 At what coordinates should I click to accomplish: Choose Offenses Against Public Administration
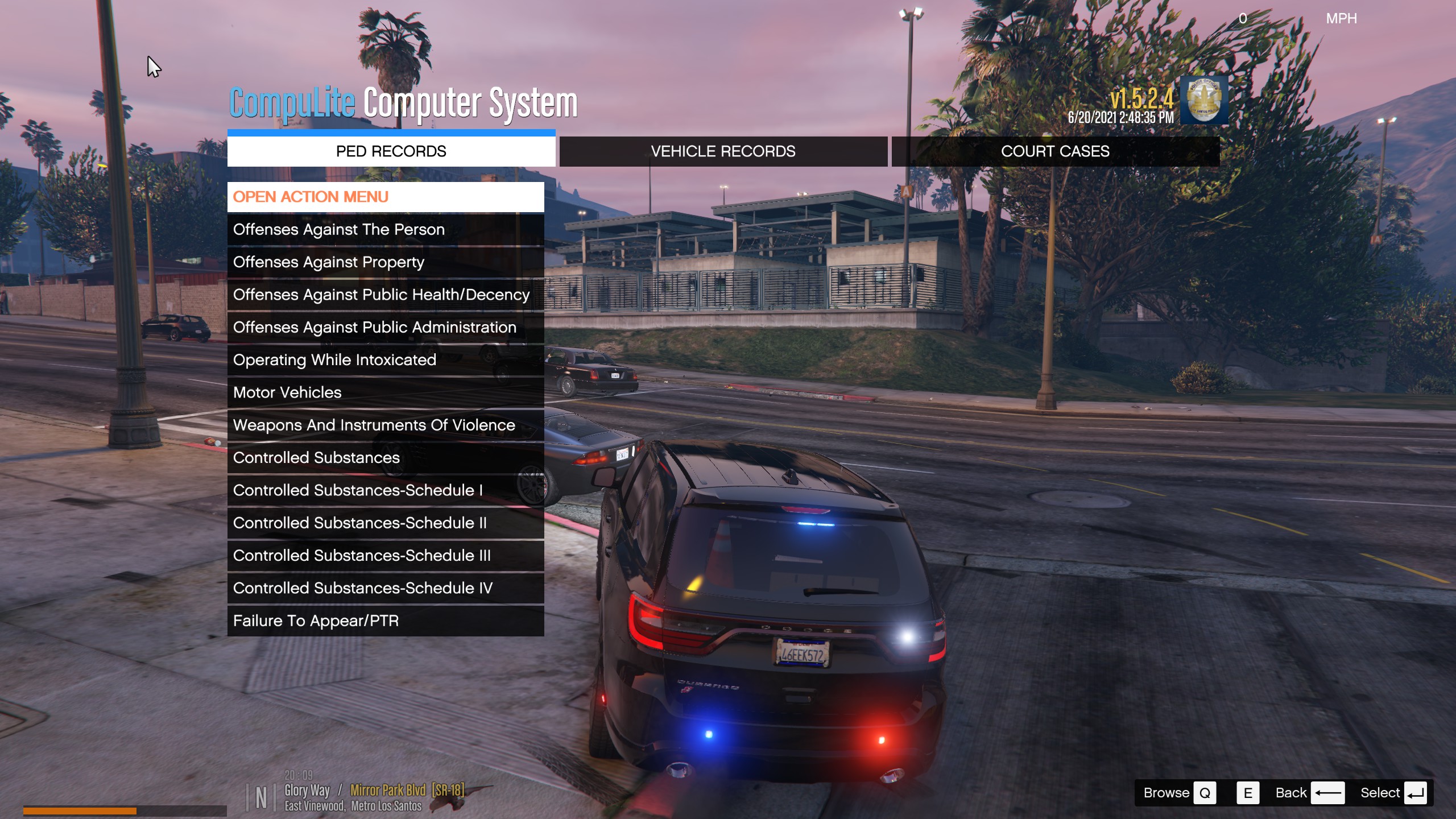[386, 328]
